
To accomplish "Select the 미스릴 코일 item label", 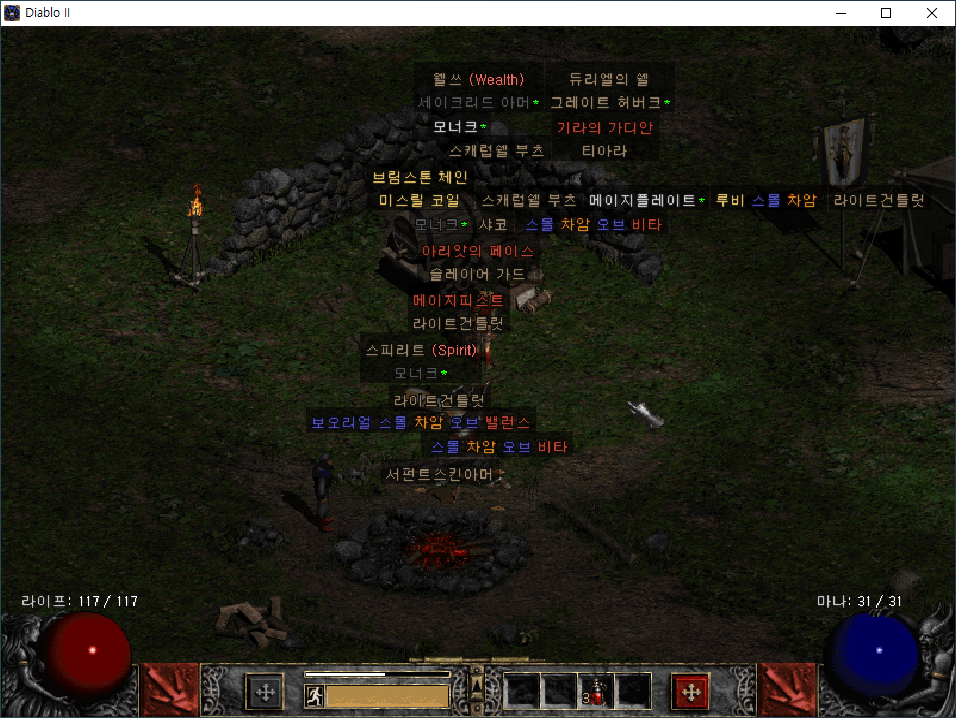I will [420, 201].
